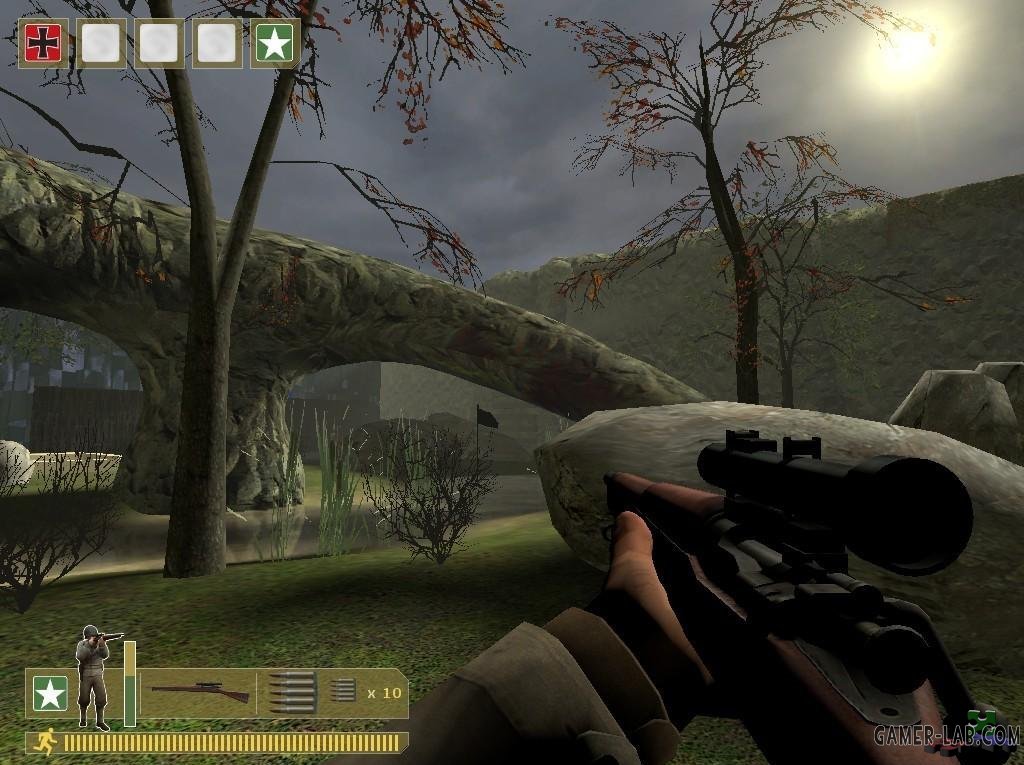
Task: Open the Gamer-Lab.com watermark link
Action: point(946,735)
